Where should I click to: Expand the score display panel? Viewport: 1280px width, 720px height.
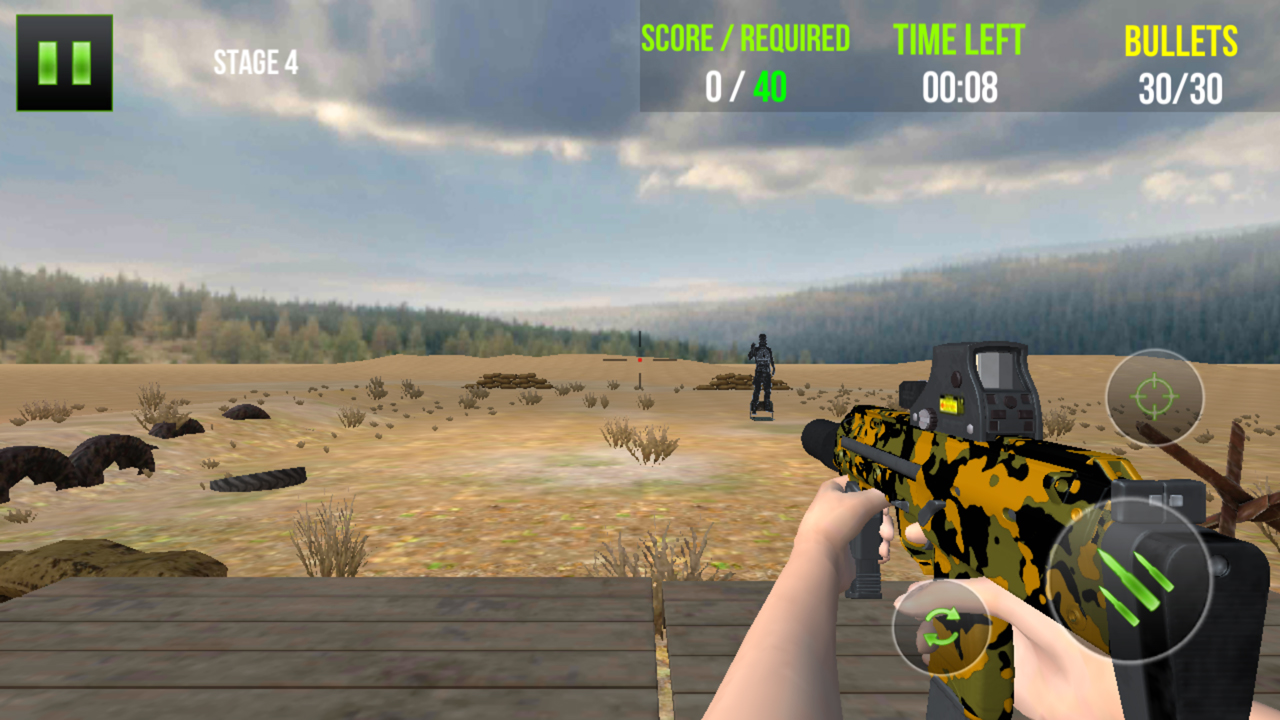click(744, 62)
